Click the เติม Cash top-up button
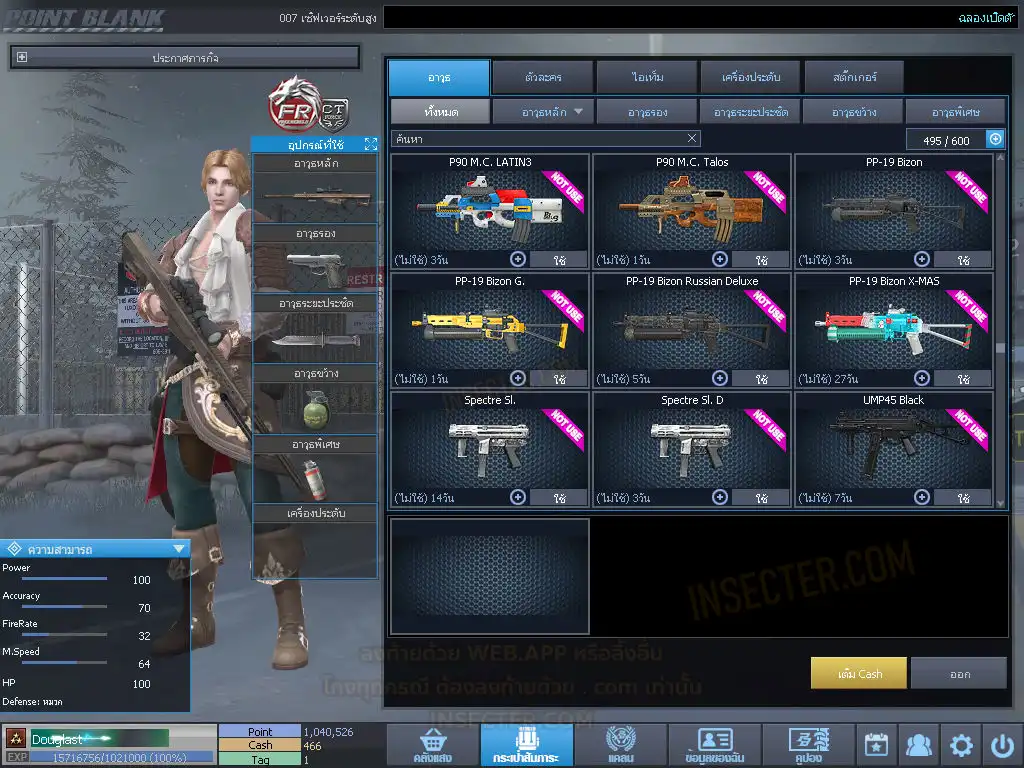Image resolution: width=1024 pixels, height=768 pixels. pyautogui.click(x=859, y=673)
